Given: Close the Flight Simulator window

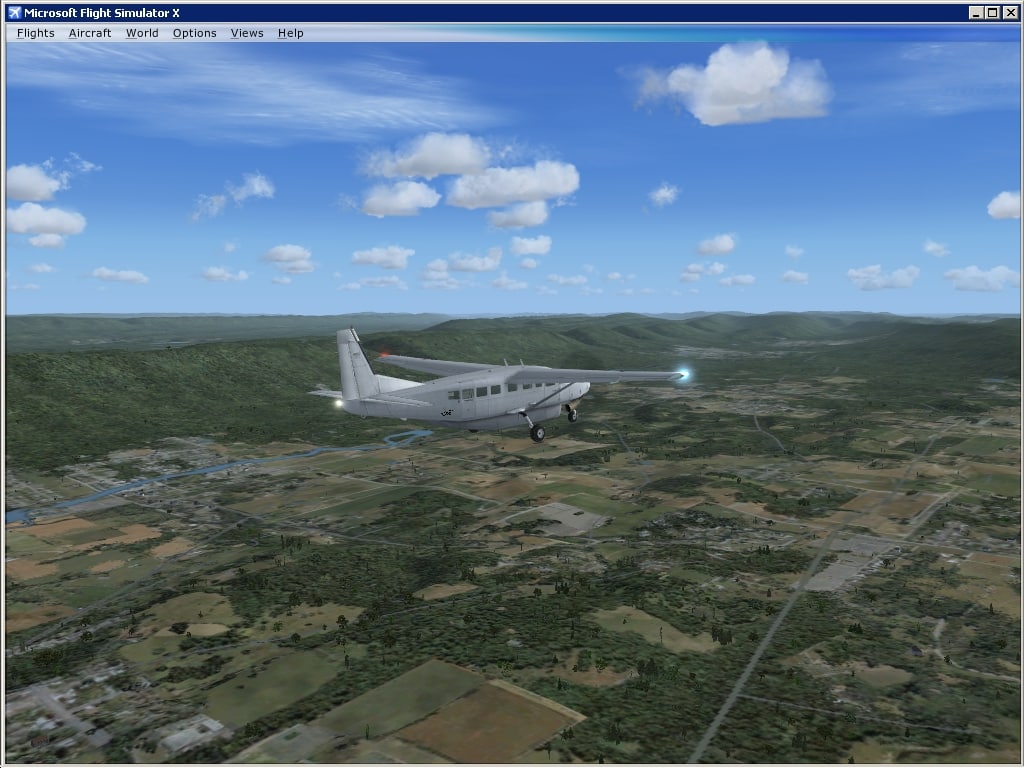Looking at the screenshot, I should point(1010,12).
